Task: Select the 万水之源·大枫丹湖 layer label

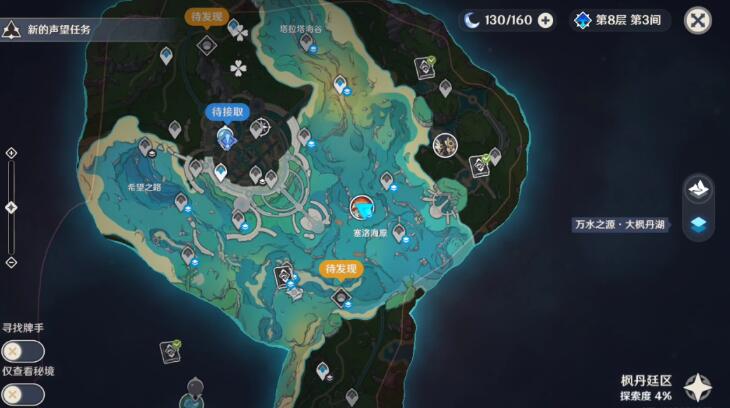Action: tap(622, 225)
